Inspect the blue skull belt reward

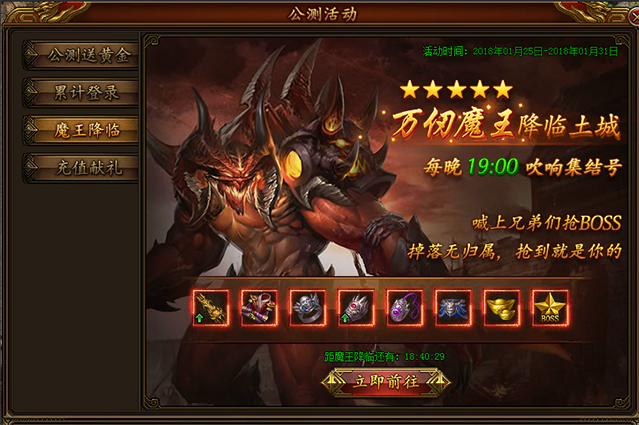(x=453, y=308)
